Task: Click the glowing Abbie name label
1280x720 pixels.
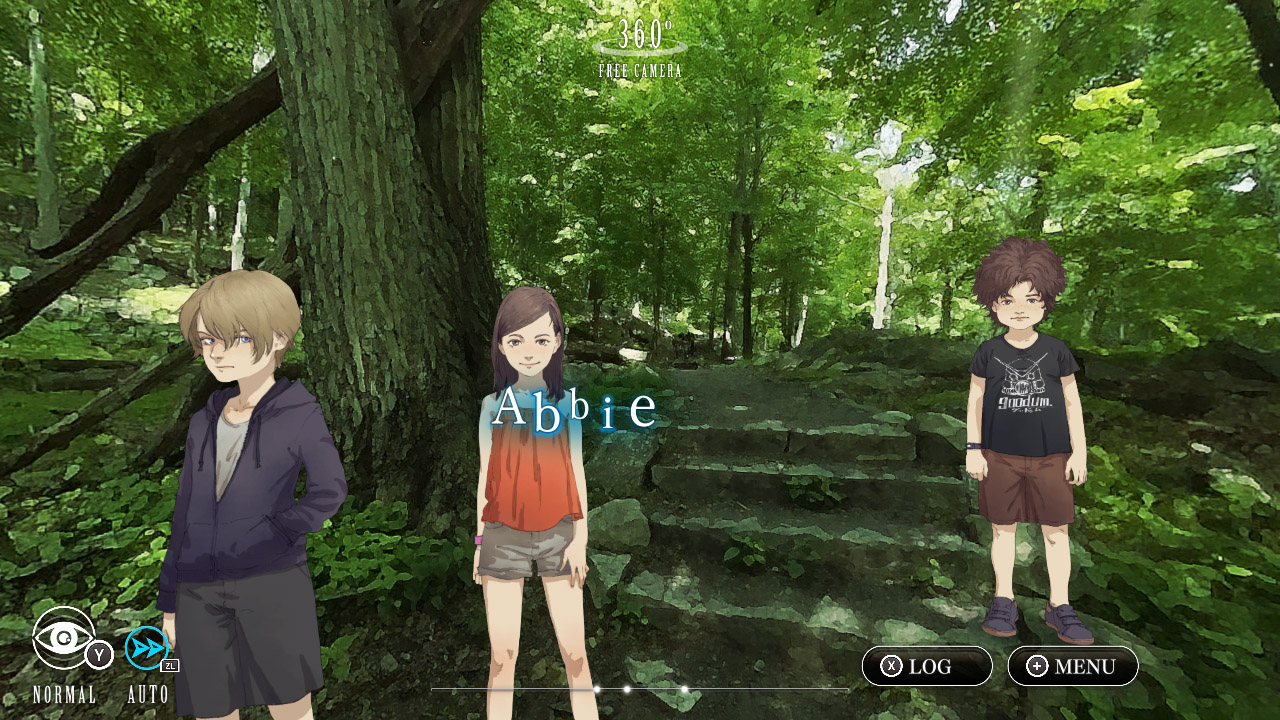Action: [x=575, y=406]
